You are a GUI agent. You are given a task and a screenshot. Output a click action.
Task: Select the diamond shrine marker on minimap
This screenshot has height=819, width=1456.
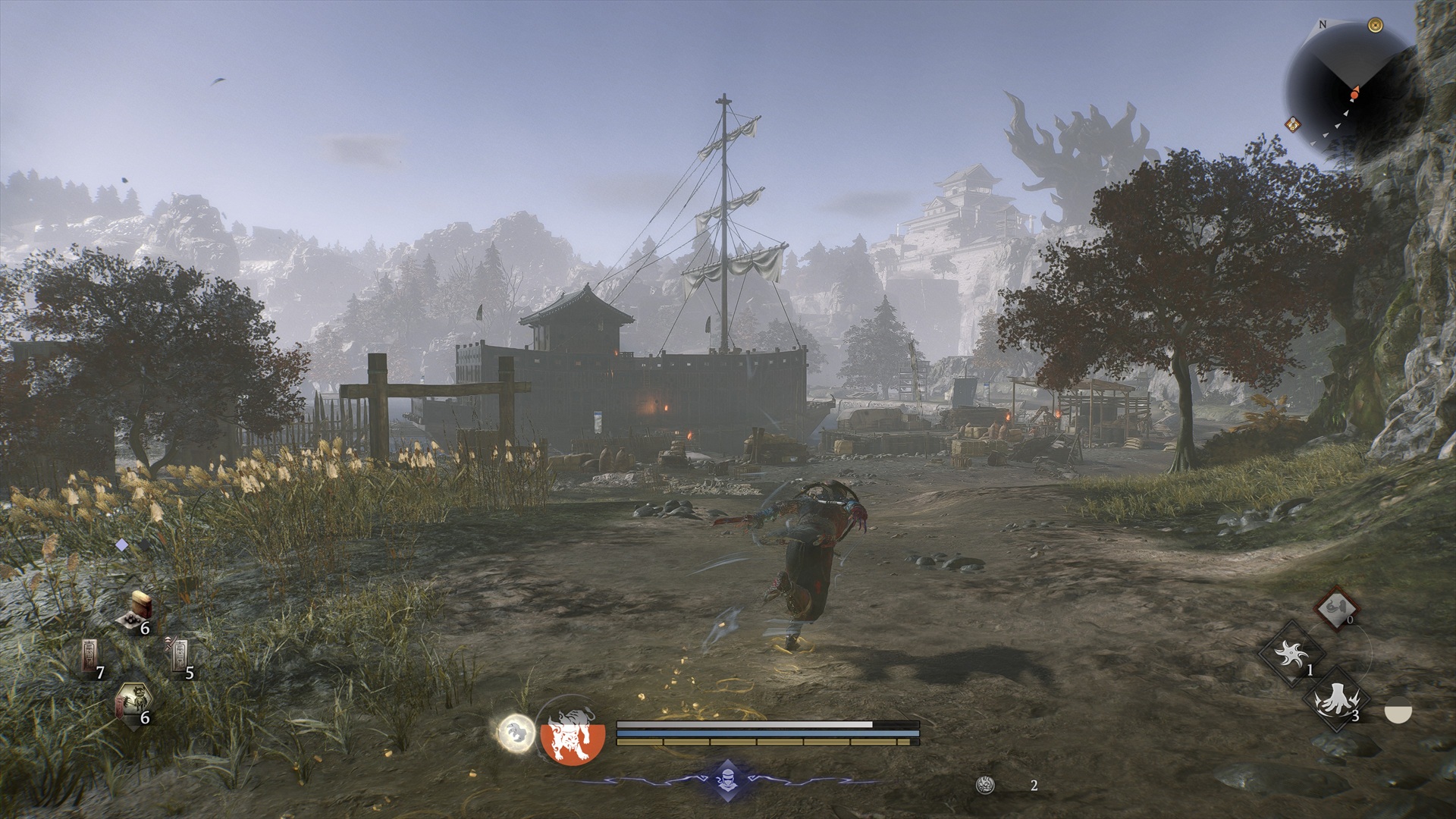click(x=1294, y=124)
